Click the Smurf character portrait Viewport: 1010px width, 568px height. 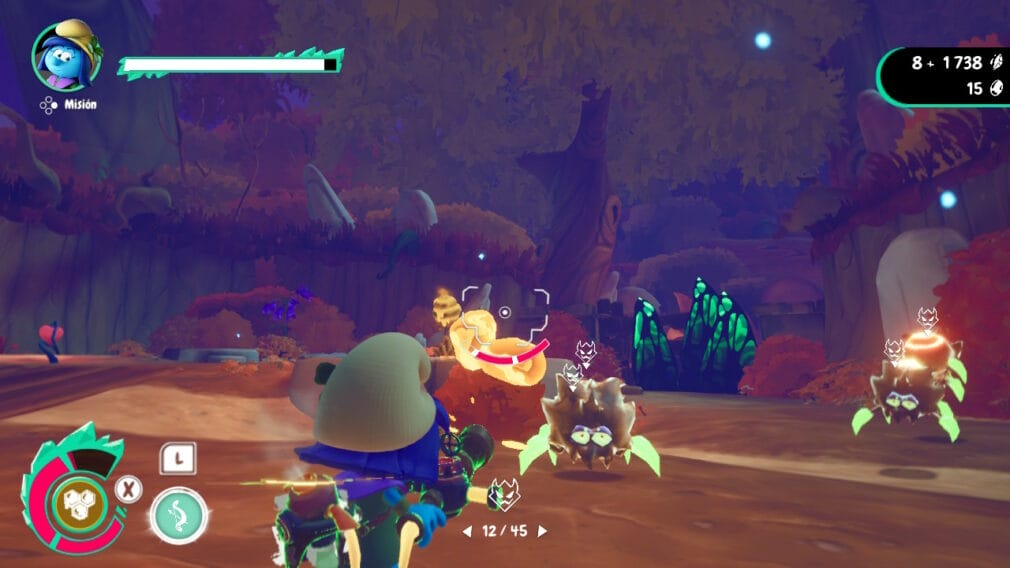[66, 56]
